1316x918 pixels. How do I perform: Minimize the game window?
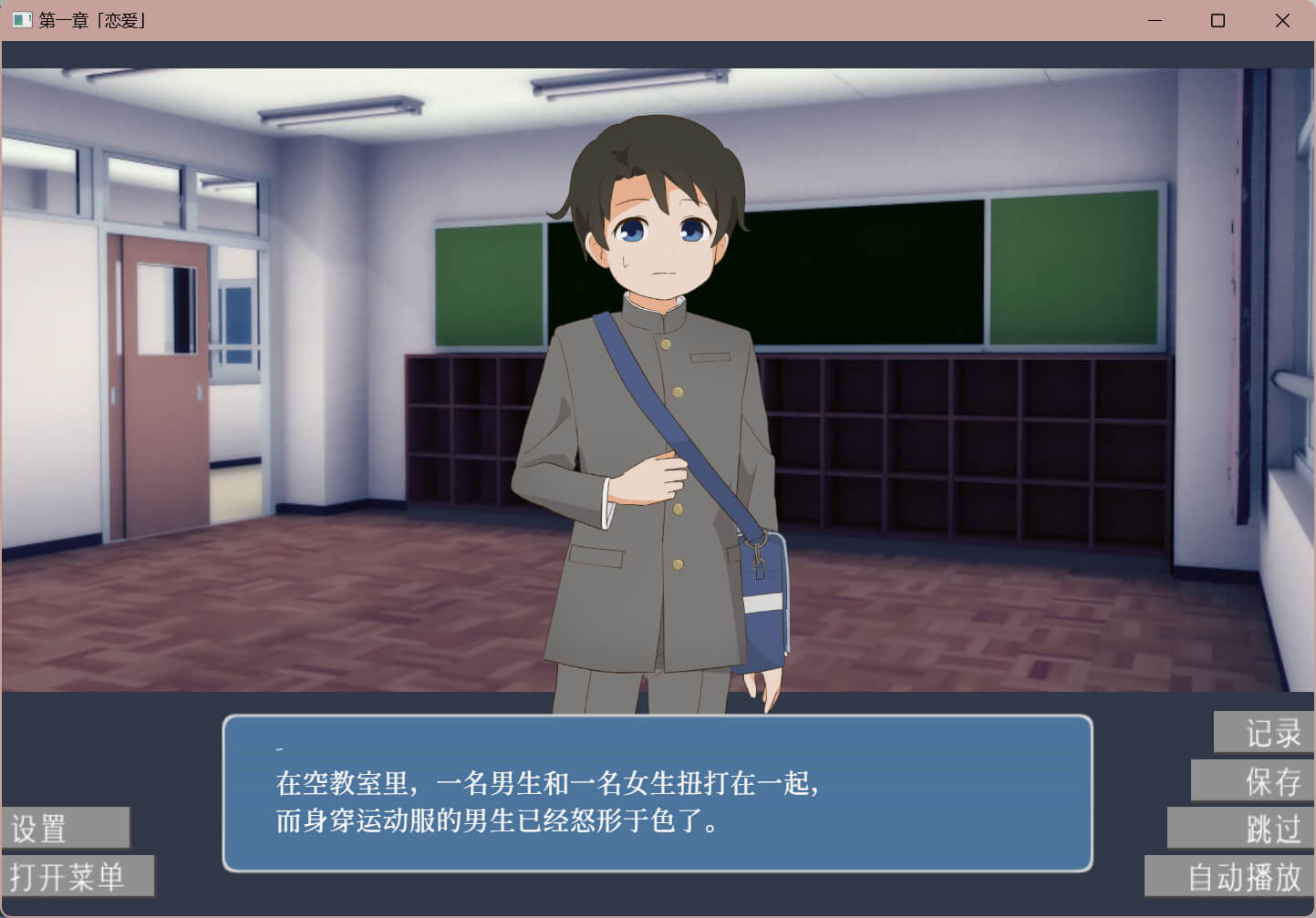(1155, 20)
